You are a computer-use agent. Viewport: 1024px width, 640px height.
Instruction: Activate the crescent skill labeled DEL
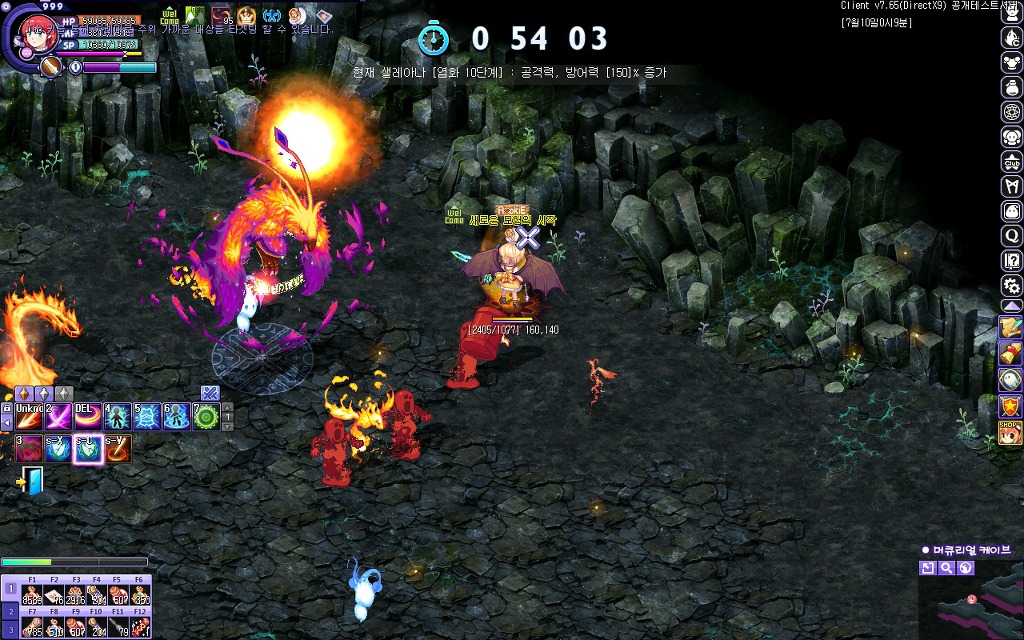(88, 416)
